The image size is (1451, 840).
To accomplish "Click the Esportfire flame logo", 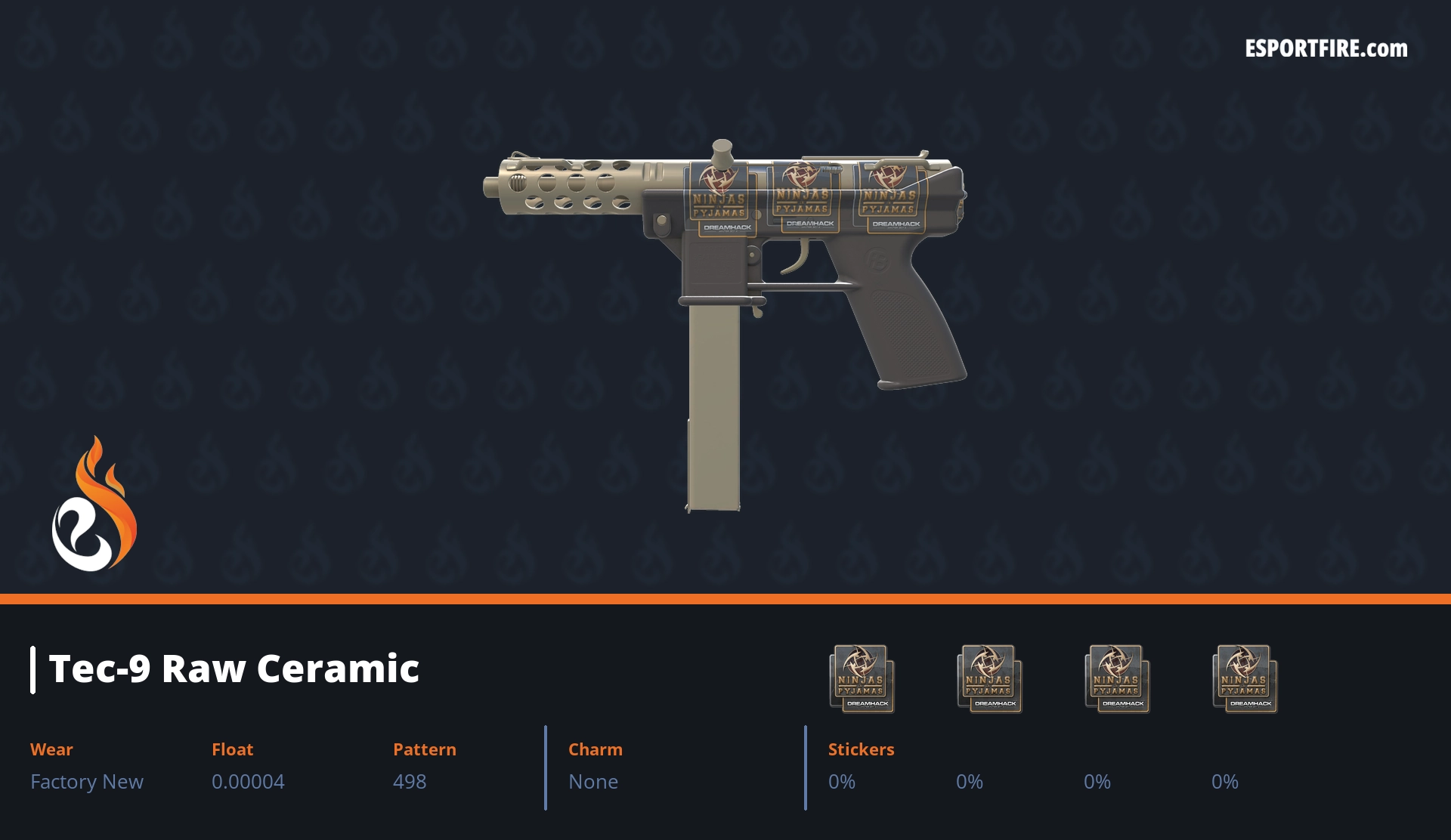I will [94, 505].
